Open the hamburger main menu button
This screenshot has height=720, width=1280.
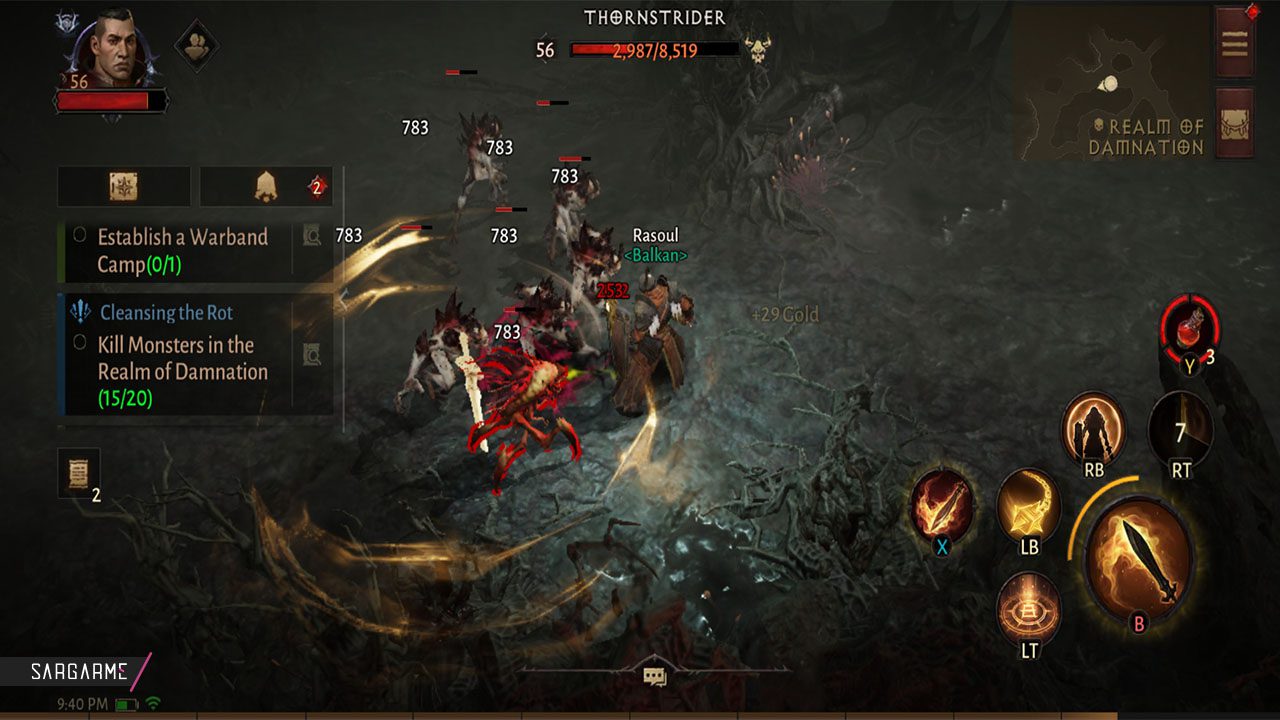pos(1234,43)
